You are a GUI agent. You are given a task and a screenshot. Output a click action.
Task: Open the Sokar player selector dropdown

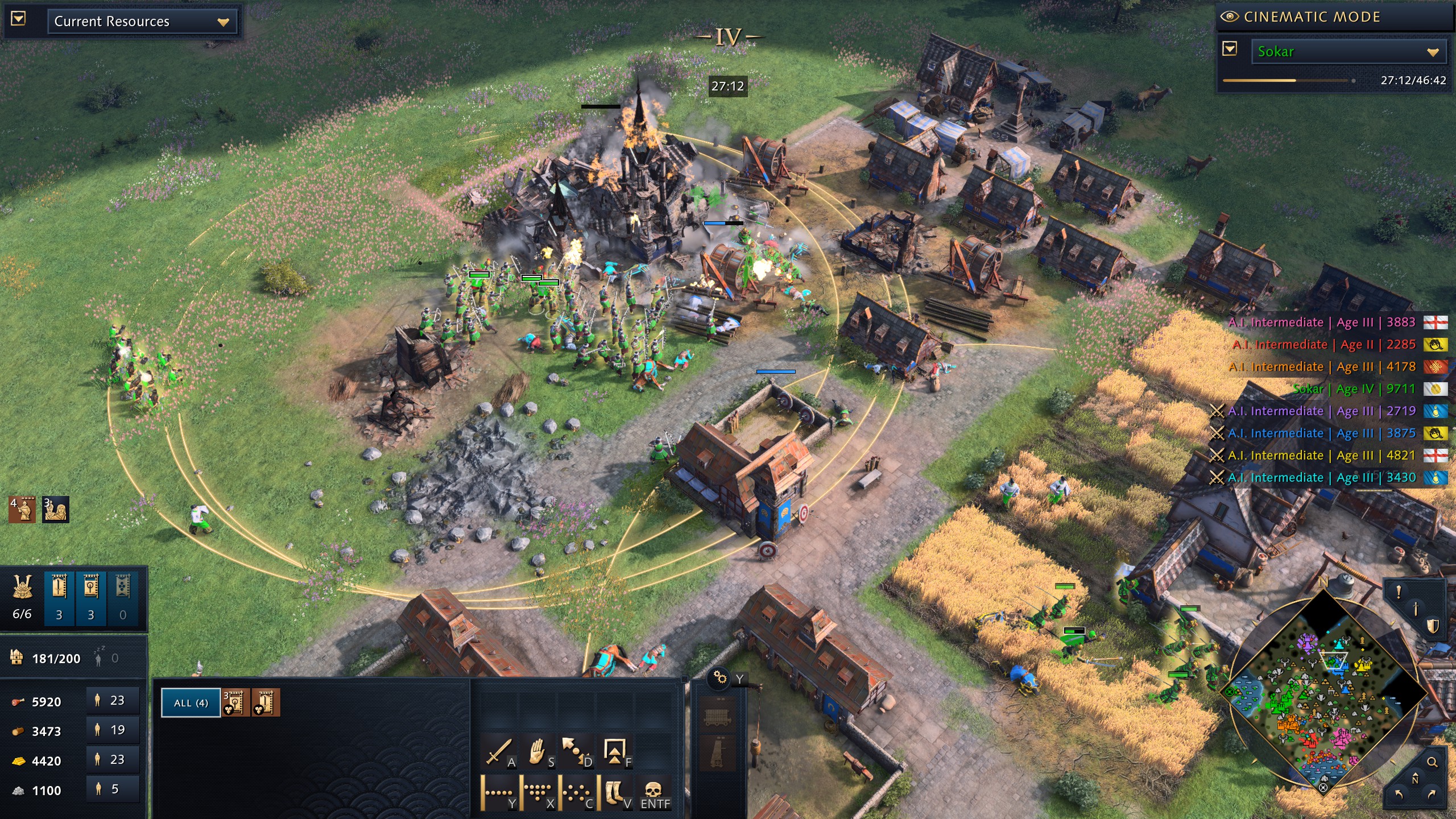pos(1347,52)
